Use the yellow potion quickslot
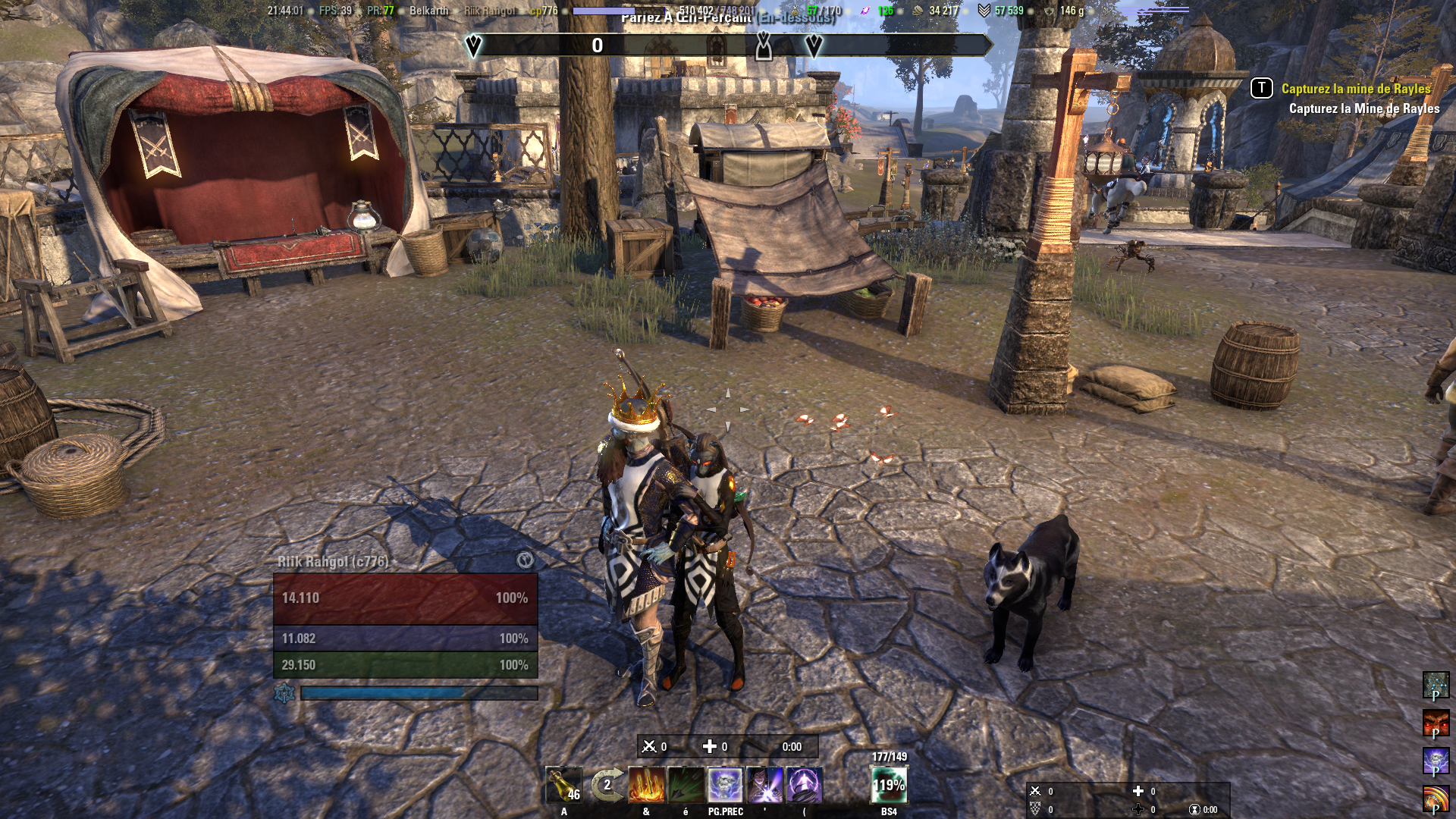 coord(564,786)
